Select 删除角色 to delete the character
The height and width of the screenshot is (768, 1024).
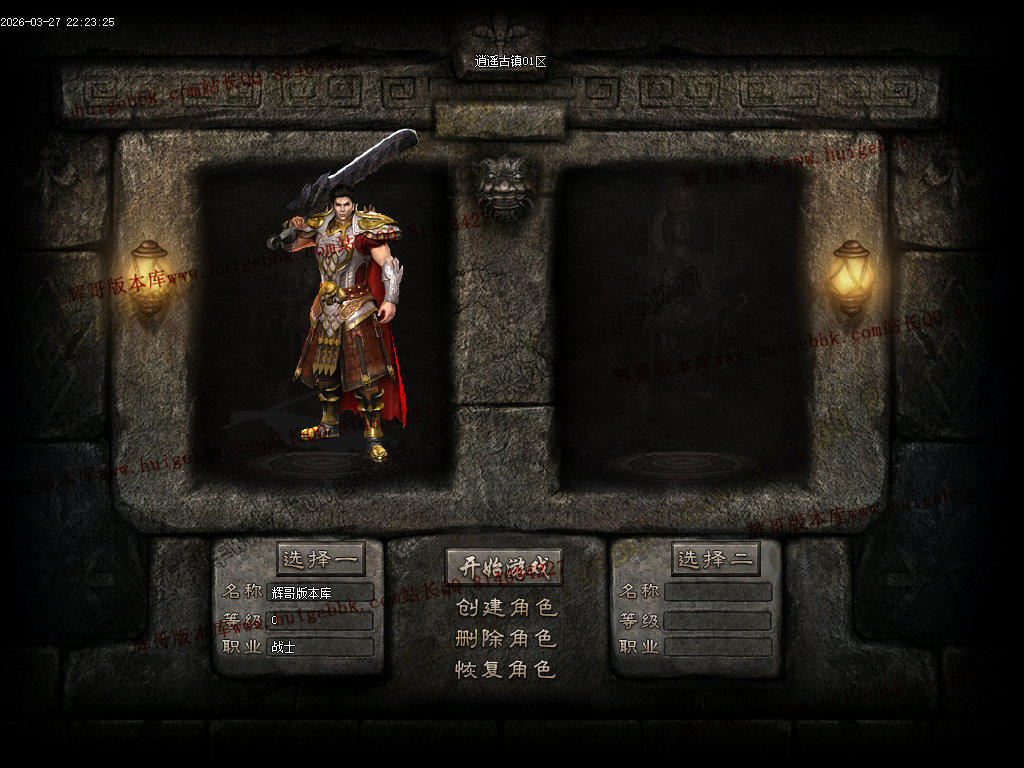[x=505, y=638]
